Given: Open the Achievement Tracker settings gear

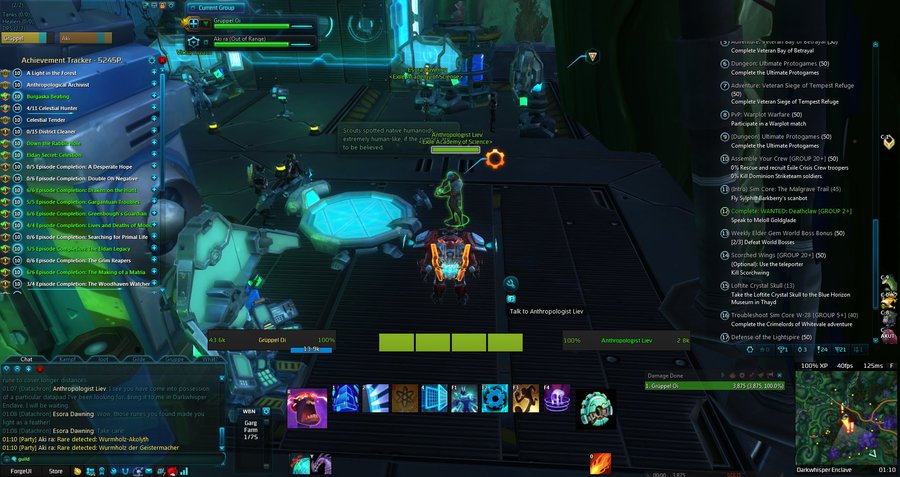Looking at the screenshot, I should click(x=153, y=60).
